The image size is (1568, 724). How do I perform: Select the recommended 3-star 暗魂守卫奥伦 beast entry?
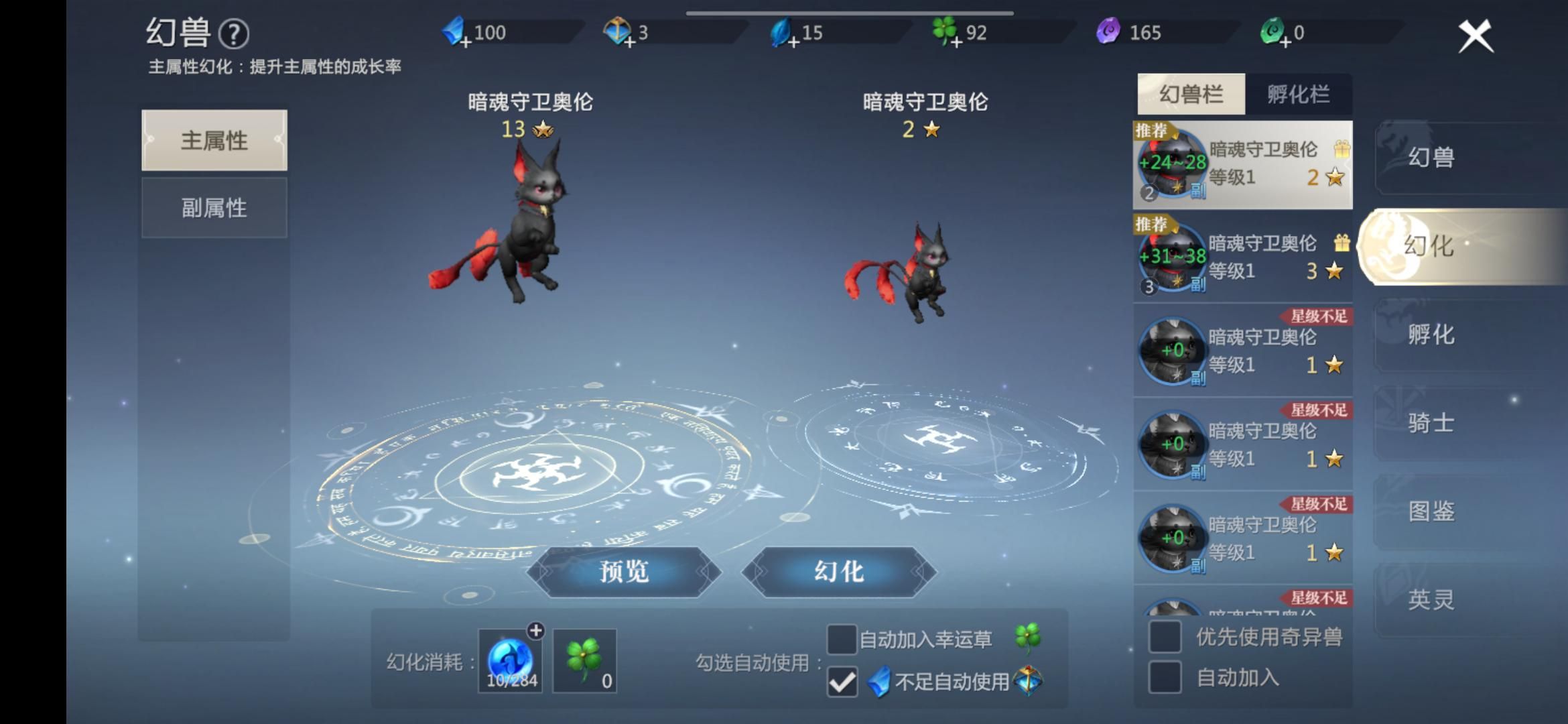1243,258
